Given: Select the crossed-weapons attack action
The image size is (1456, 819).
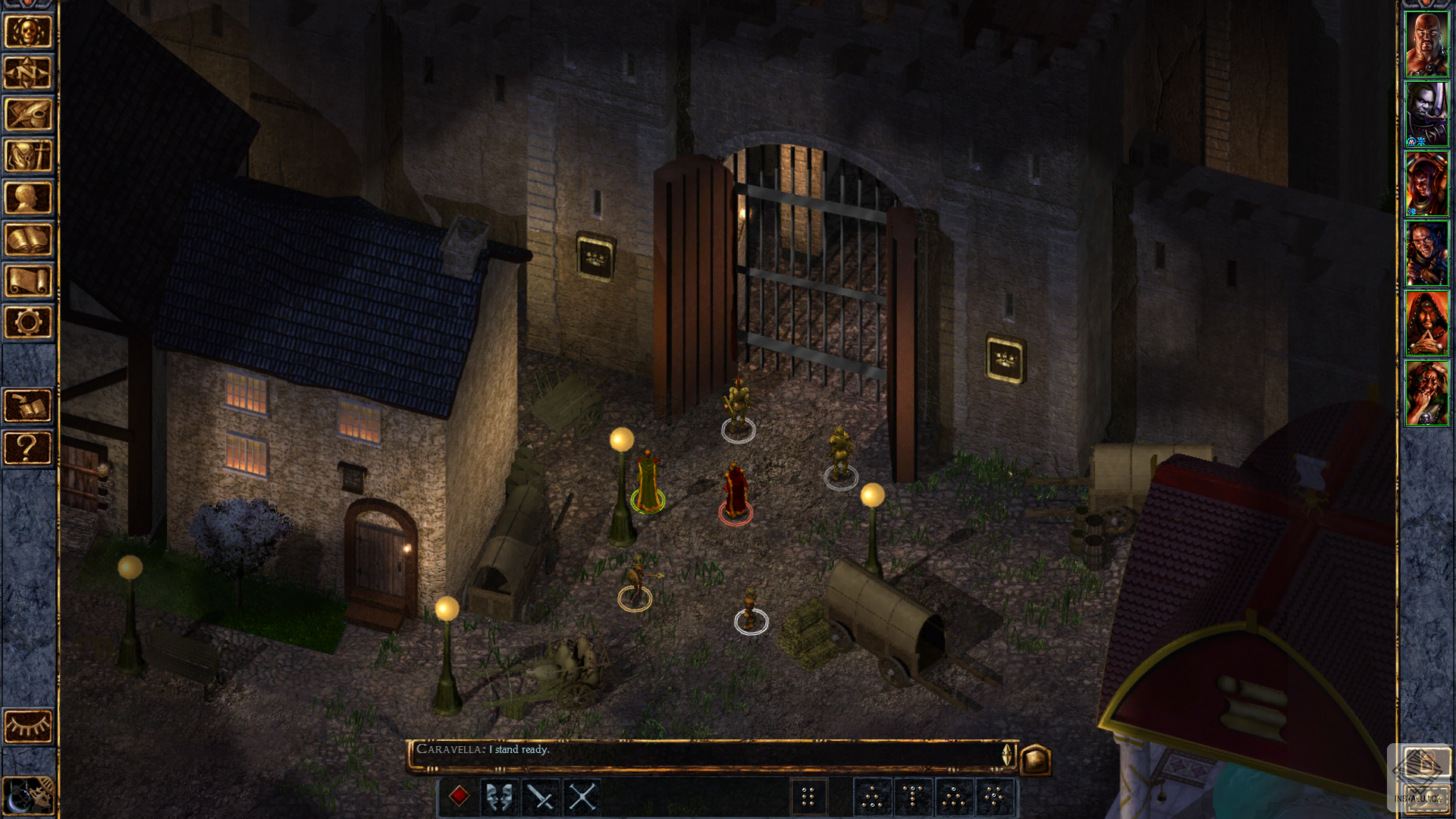Looking at the screenshot, I should coord(582,796).
